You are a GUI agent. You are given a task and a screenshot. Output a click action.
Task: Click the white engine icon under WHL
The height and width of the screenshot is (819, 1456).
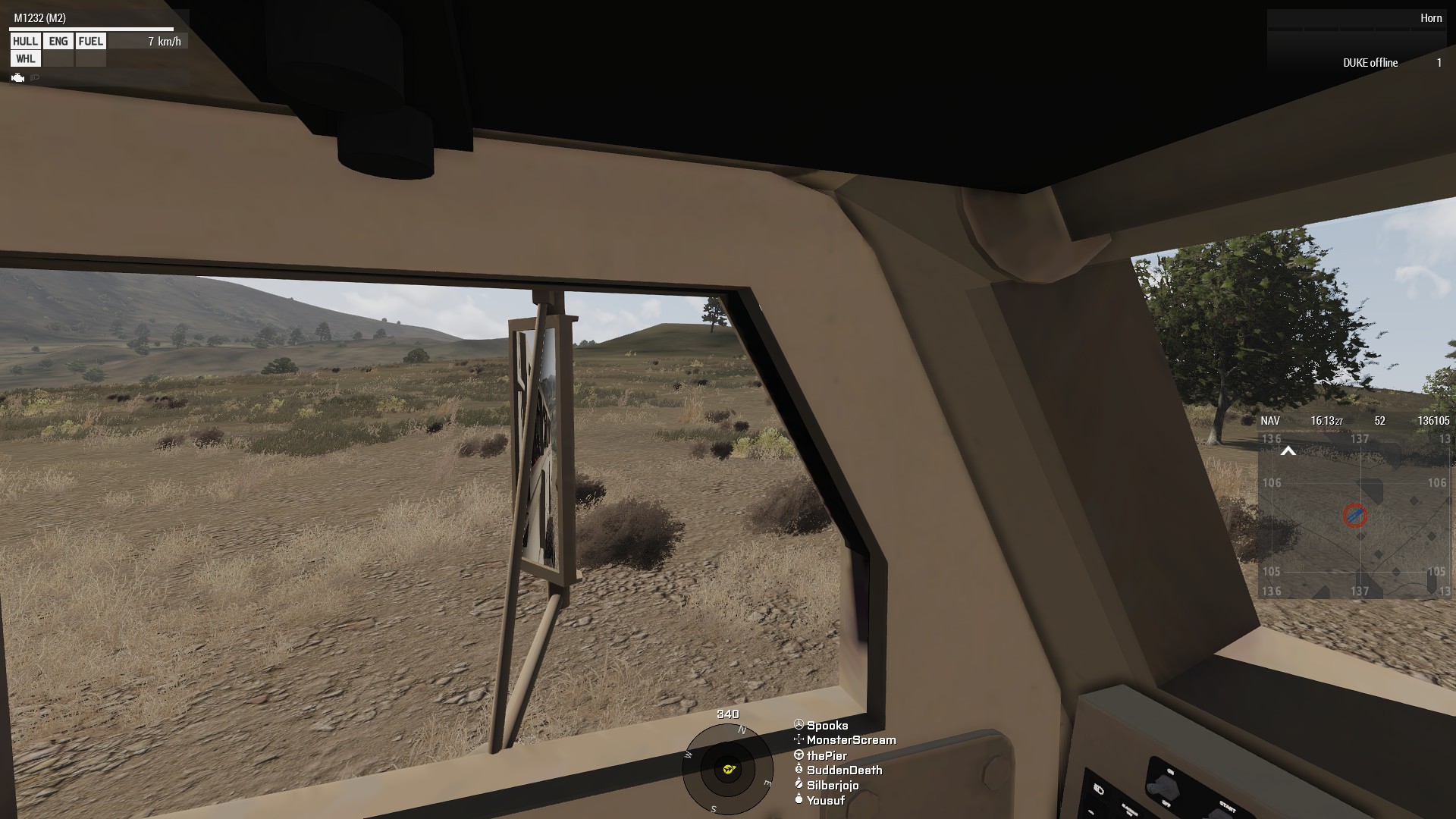click(18, 78)
